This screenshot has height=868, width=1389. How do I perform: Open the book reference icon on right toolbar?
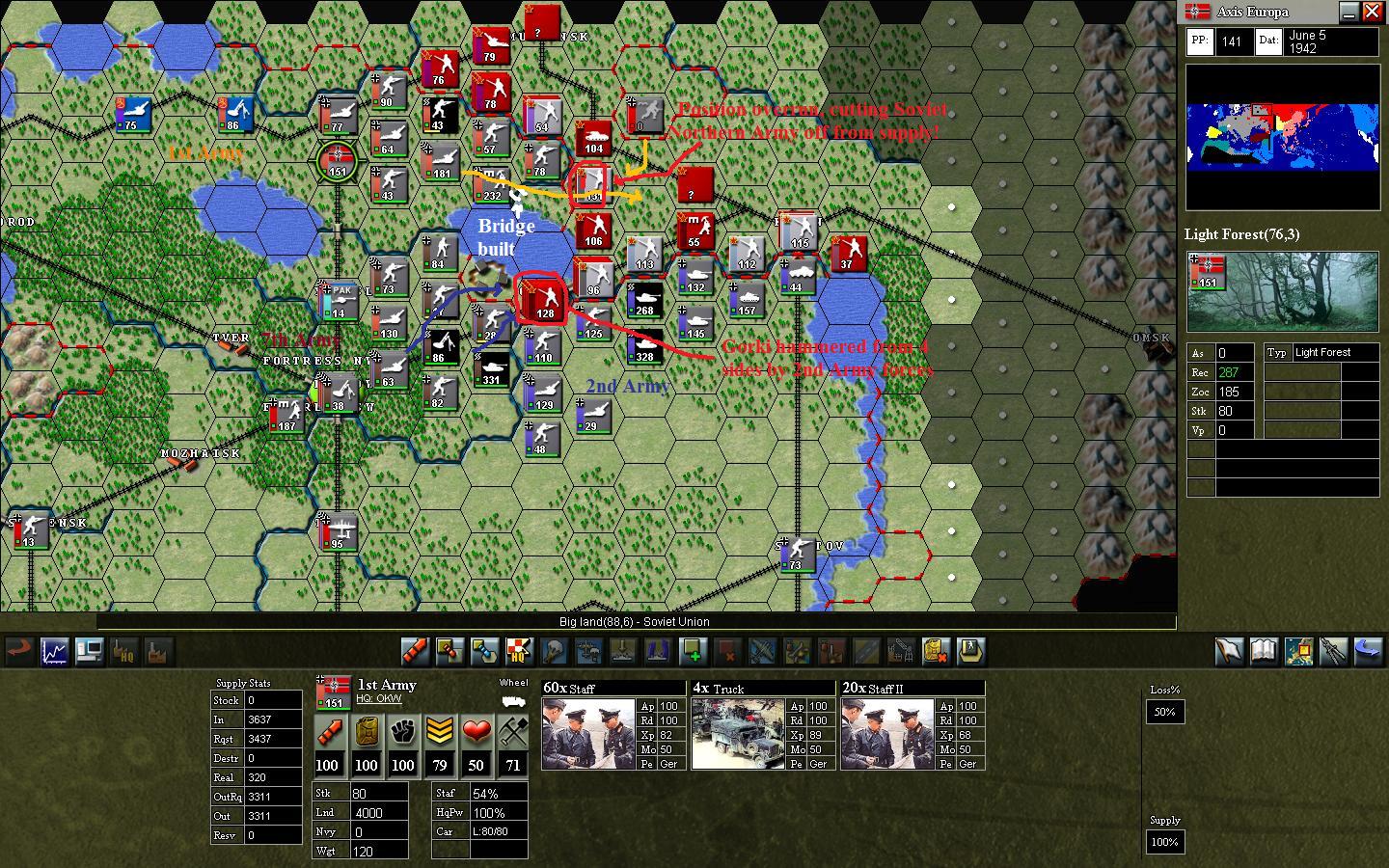pyautogui.click(x=1264, y=652)
